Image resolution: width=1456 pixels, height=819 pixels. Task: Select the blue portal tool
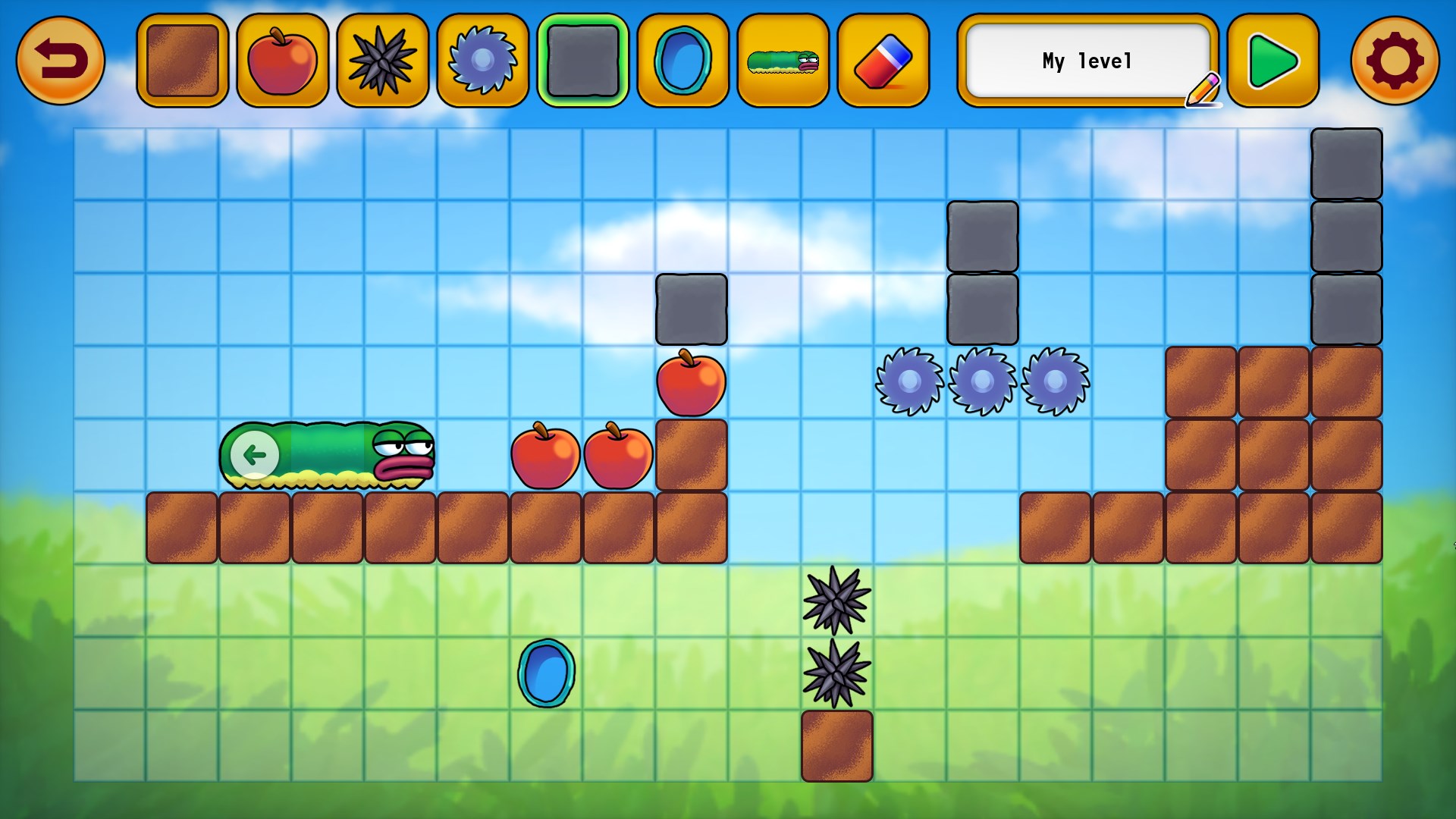(682, 60)
